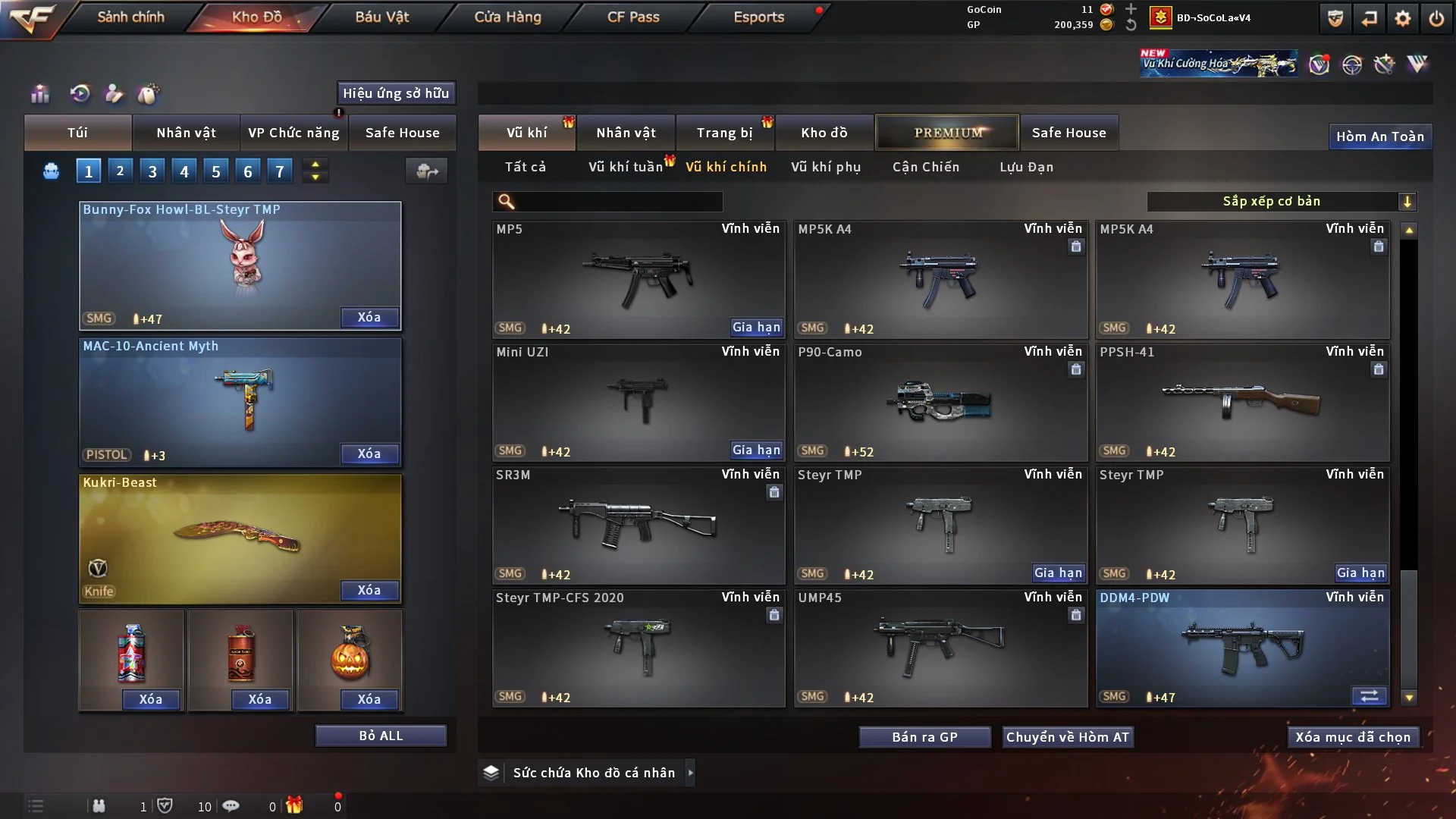This screenshot has height=819, width=1456.
Task: Open the VIP icon with red notification badge
Action: [1320, 64]
